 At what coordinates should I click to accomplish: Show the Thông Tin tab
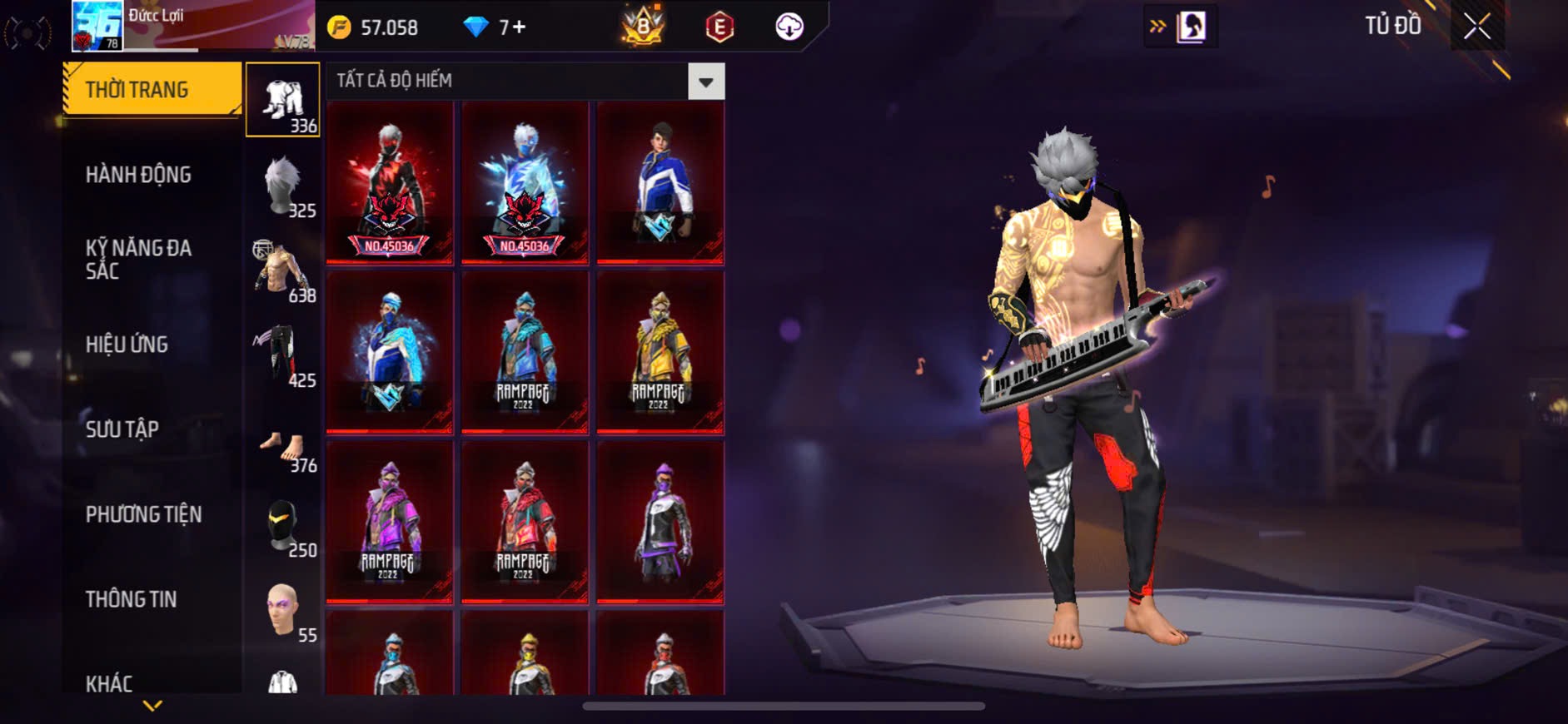pyautogui.click(x=131, y=599)
